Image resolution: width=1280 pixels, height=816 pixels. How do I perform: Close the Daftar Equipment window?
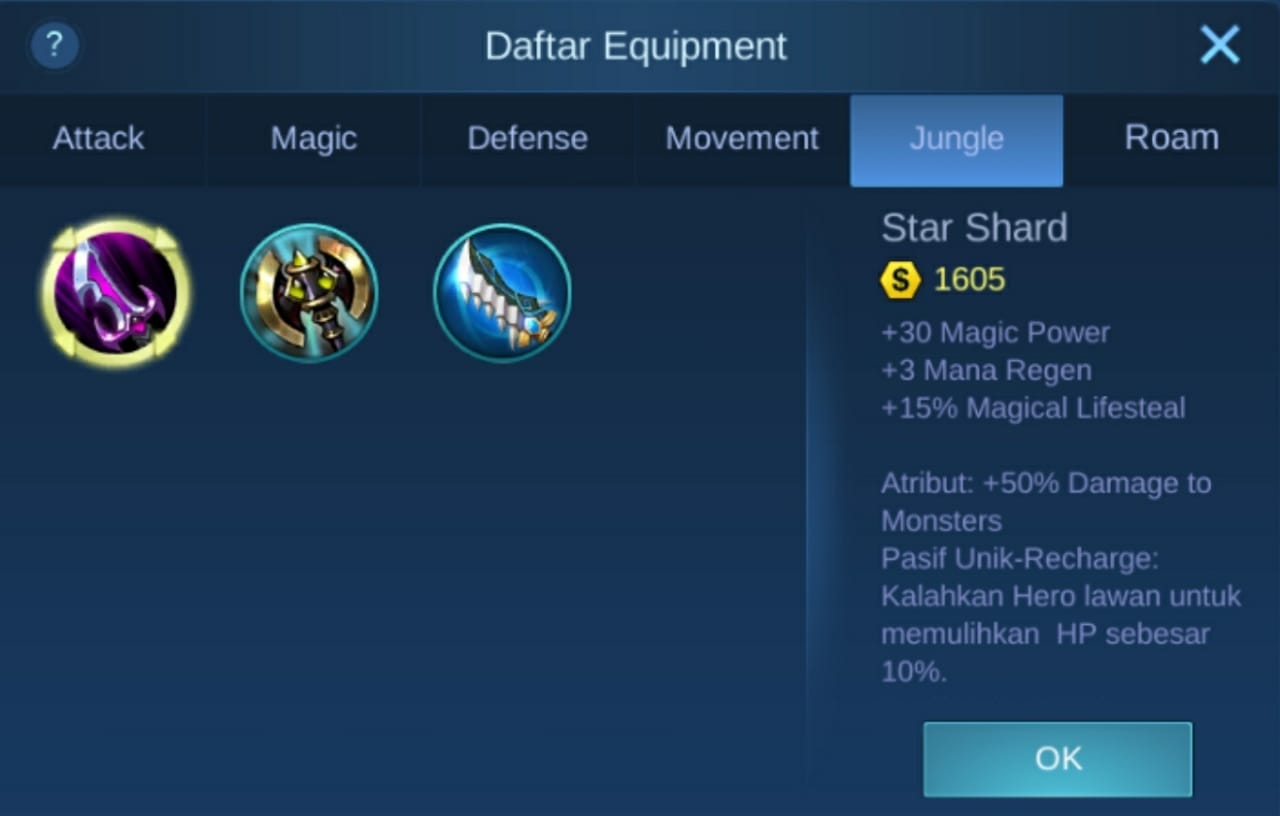1219,44
